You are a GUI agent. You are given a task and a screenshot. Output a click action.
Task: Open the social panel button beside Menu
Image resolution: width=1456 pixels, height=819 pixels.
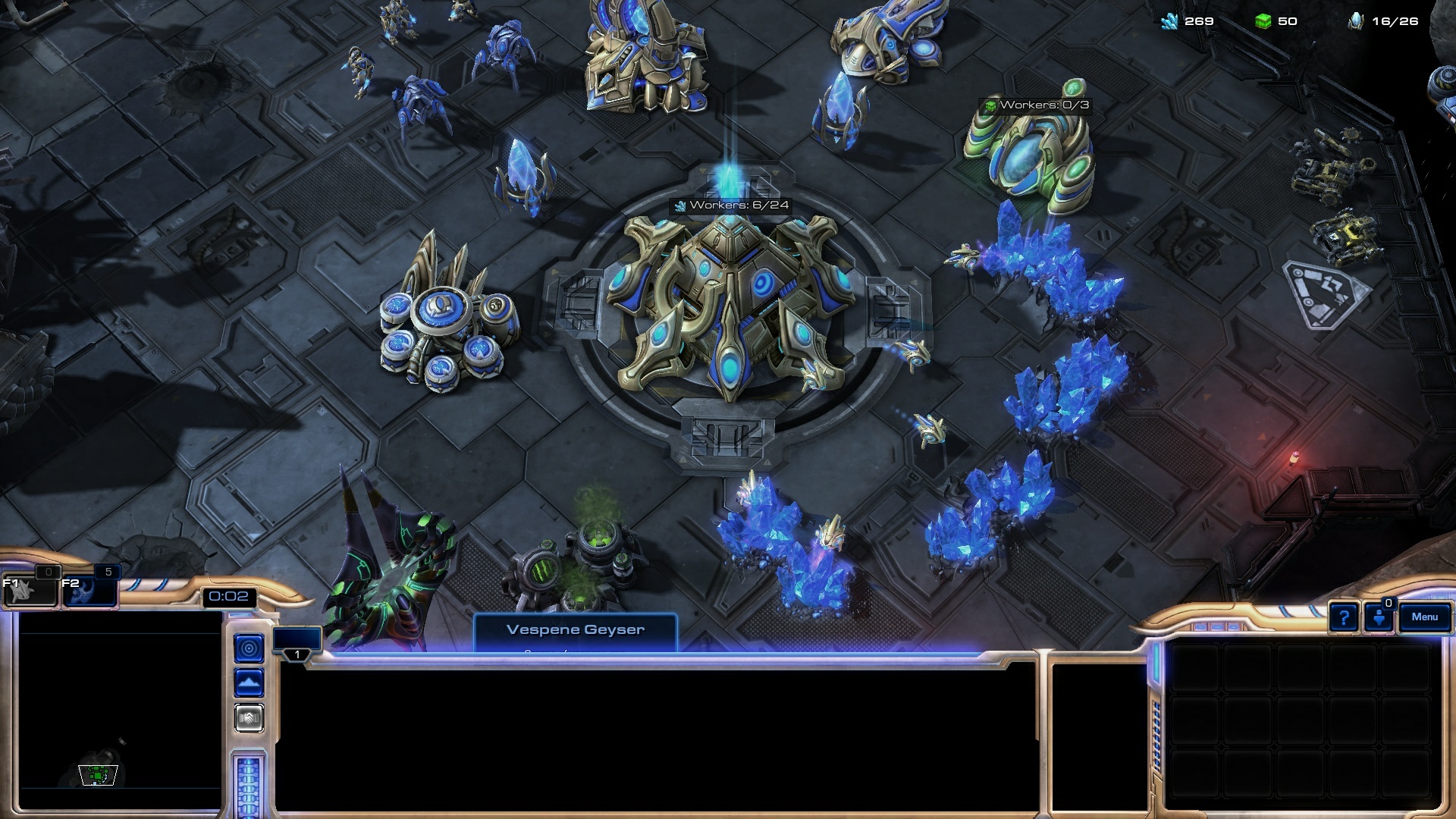point(1379,617)
